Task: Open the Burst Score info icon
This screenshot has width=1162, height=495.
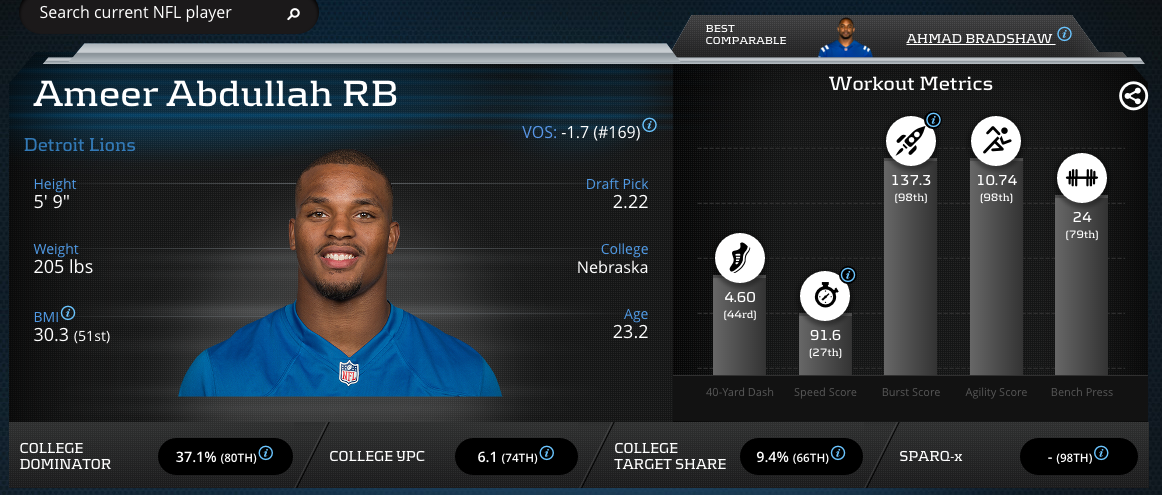Action: click(933, 121)
